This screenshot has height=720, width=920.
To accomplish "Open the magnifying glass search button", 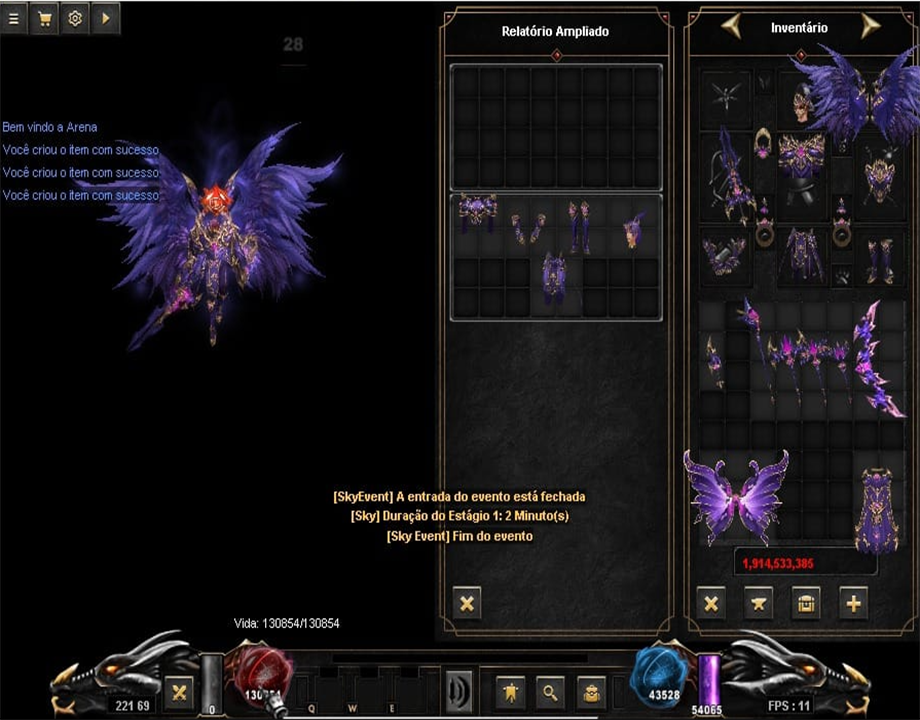I will coord(549,690).
